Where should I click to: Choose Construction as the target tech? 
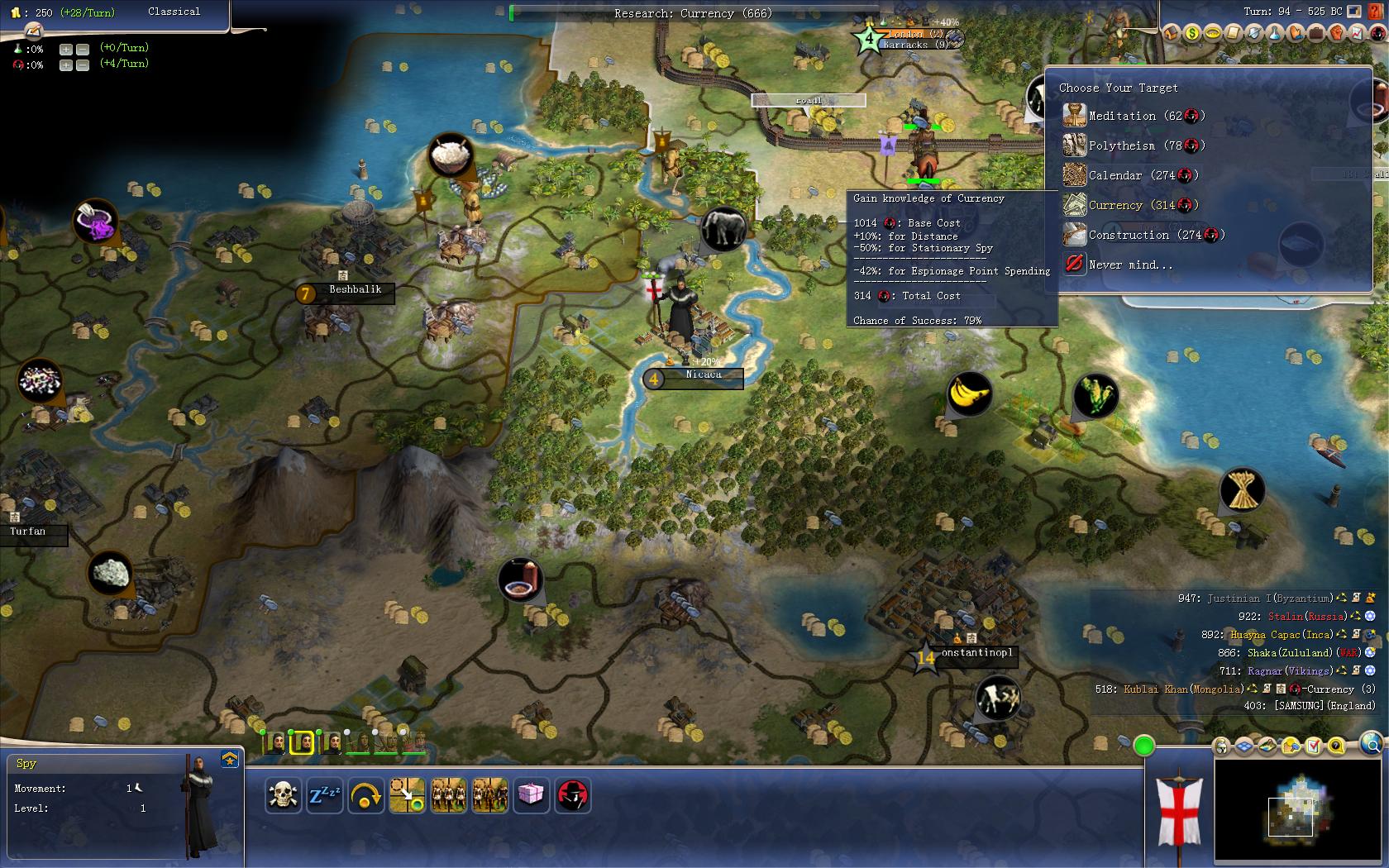tap(1143, 236)
